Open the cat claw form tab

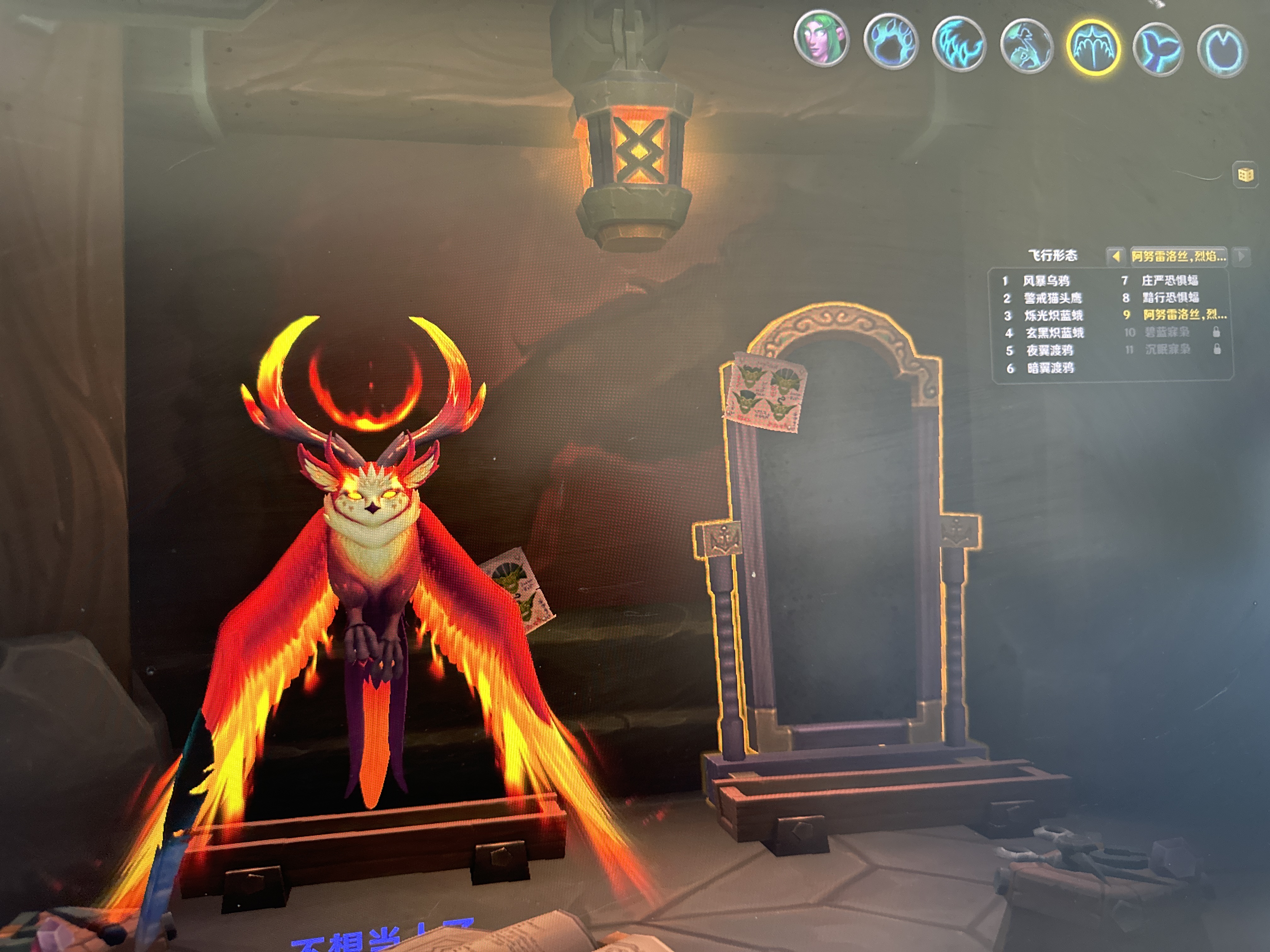[958, 44]
